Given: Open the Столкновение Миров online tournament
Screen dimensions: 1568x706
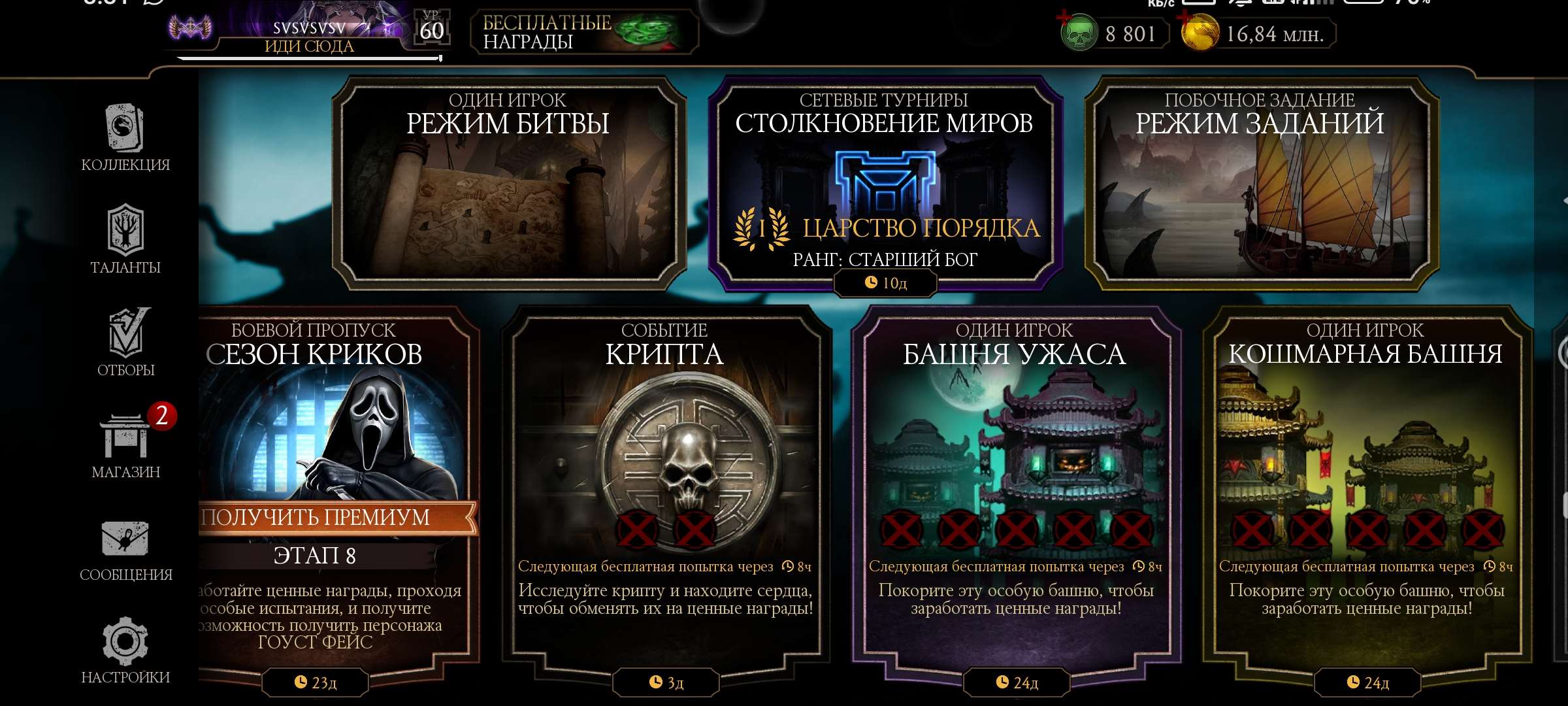Looking at the screenshot, I should point(884,184).
